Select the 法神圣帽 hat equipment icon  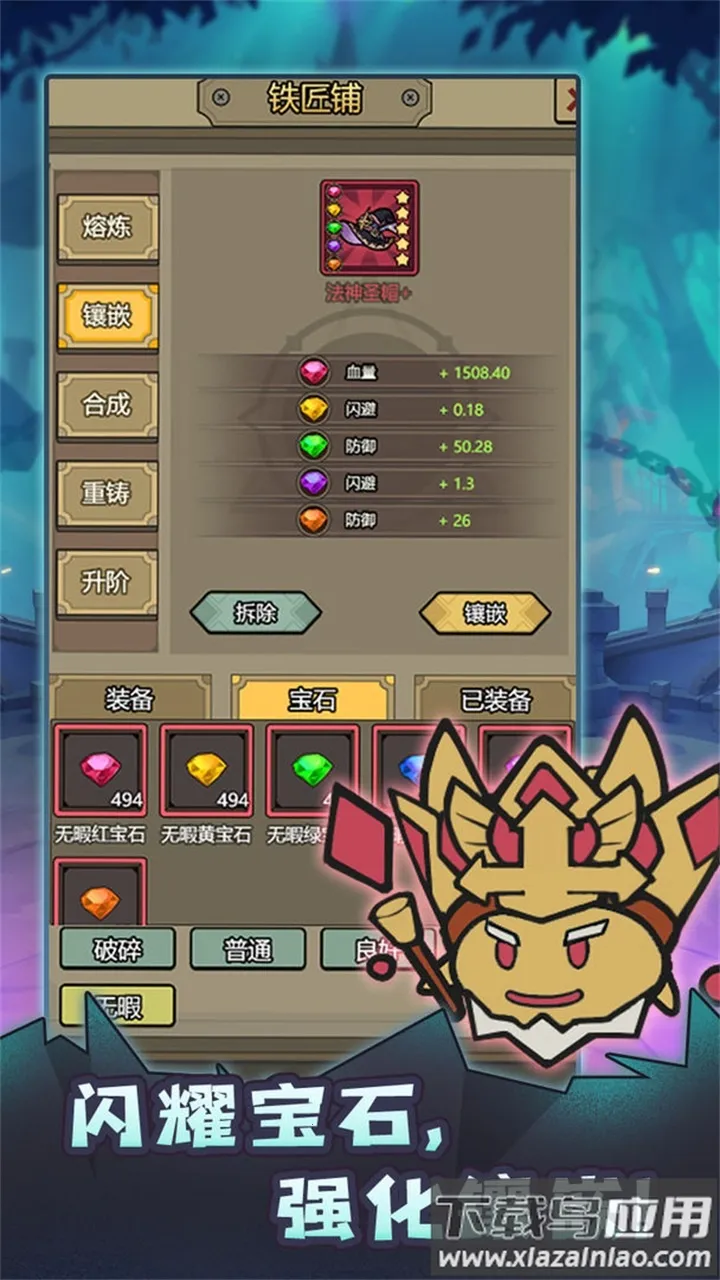pos(369,228)
